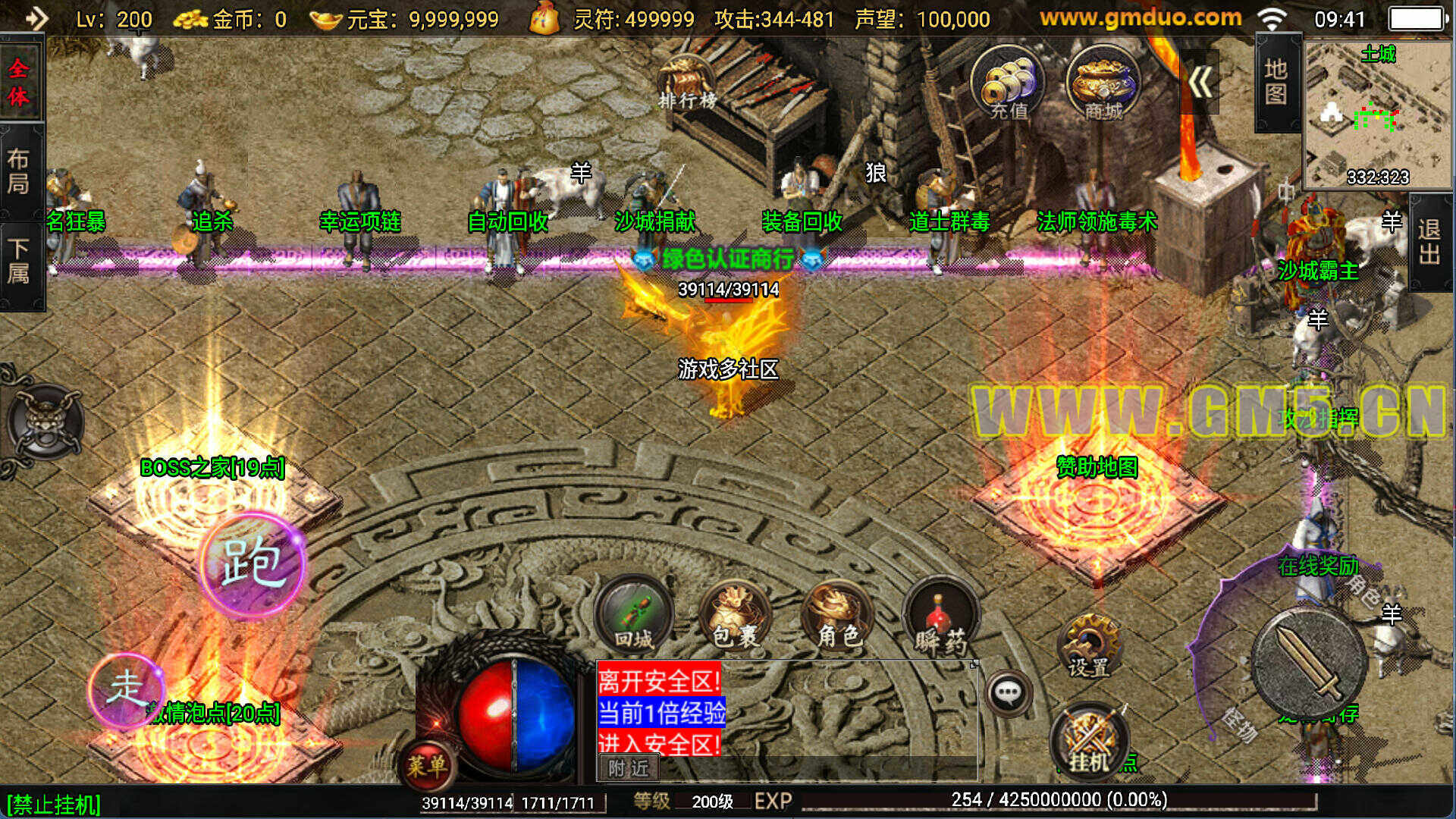Collapse the top icons with double-arrow button
Image resolution: width=1456 pixels, height=819 pixels.
coord(1200,82)
